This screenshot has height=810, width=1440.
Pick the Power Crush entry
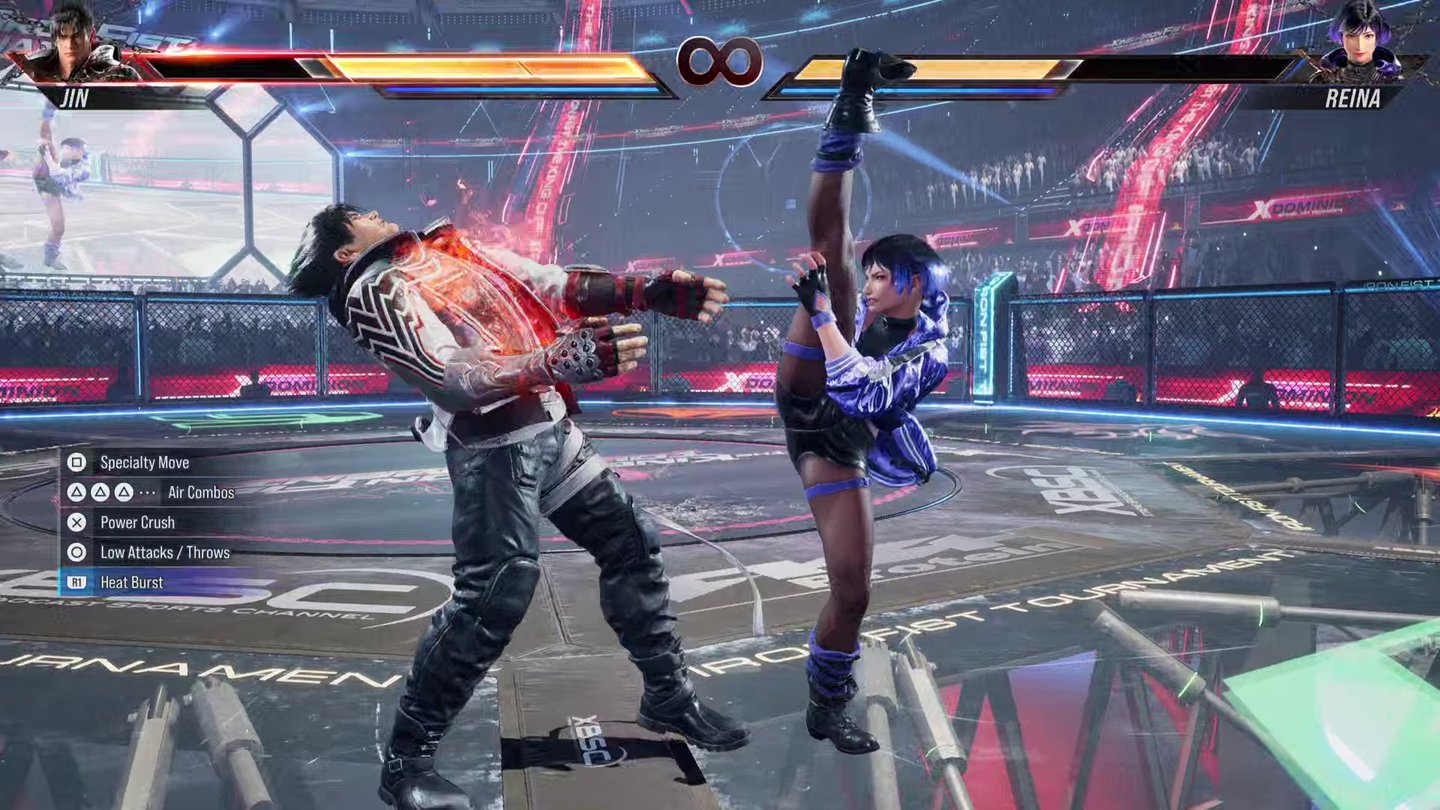pyautogui.click(x=137, y=523)
